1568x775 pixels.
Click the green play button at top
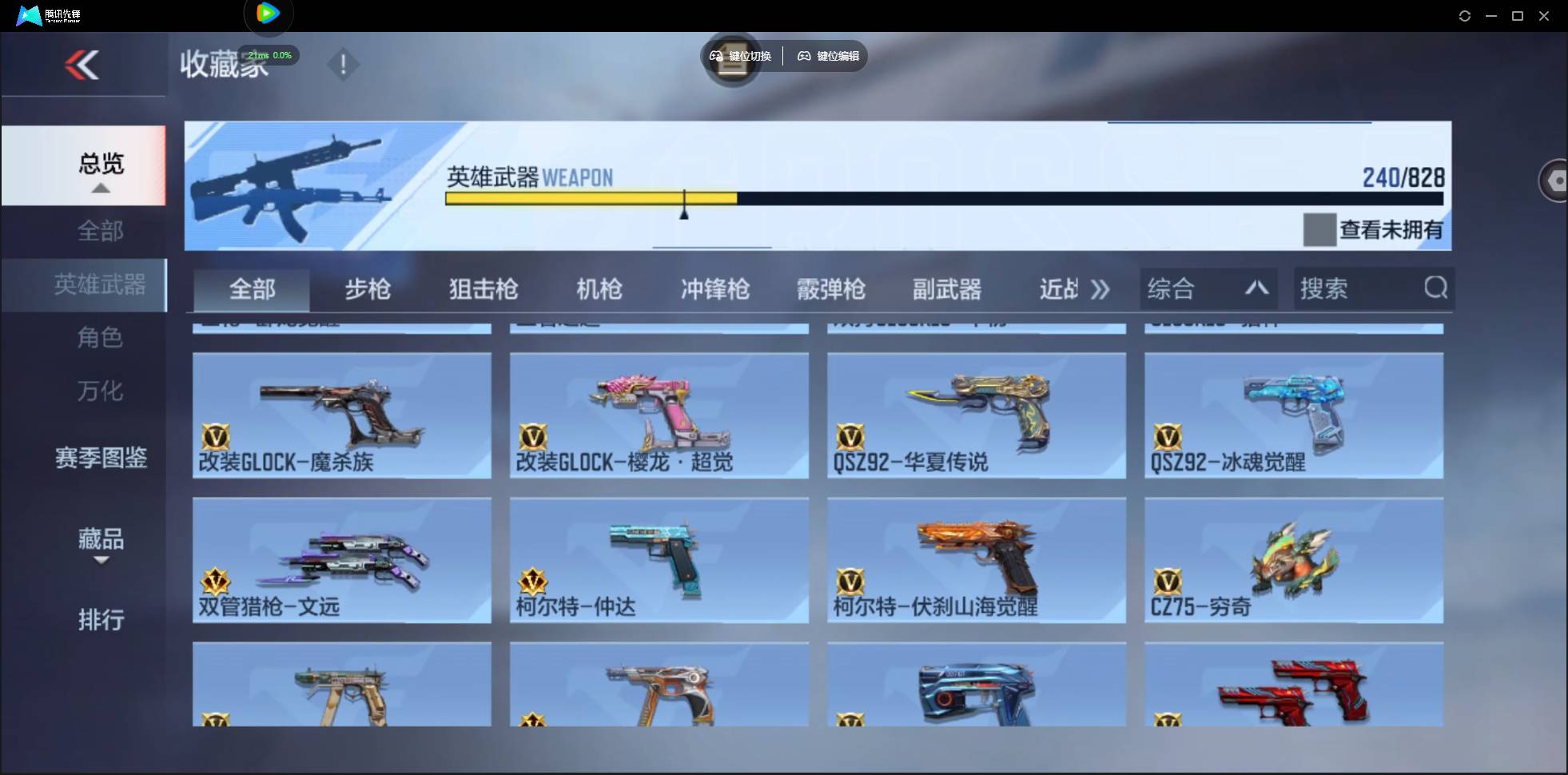269,12
